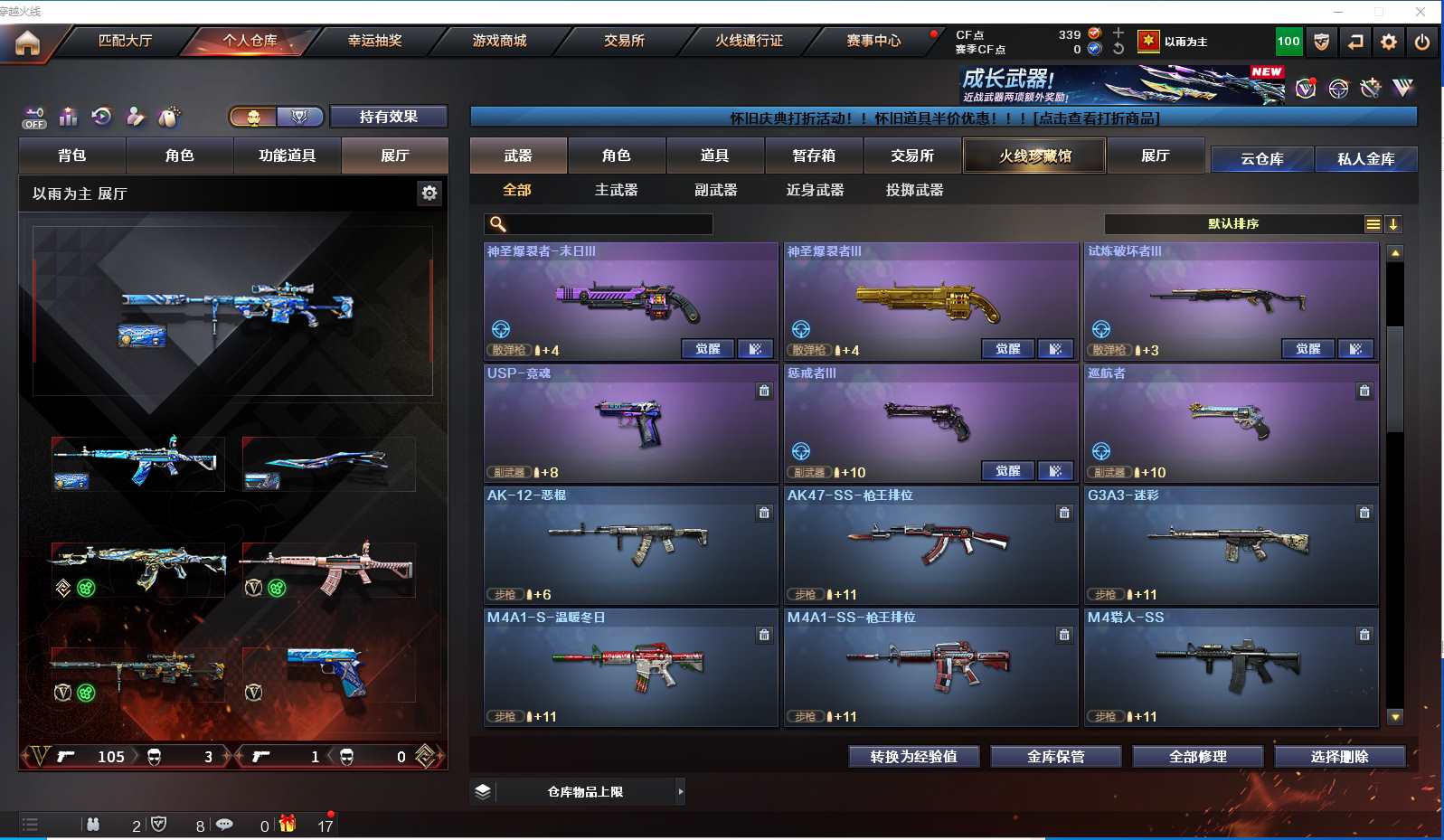Open the 匹配大厅 matchmaking lobby
Viewport: 1444px width, 840px height.
(x=125, y=41)
